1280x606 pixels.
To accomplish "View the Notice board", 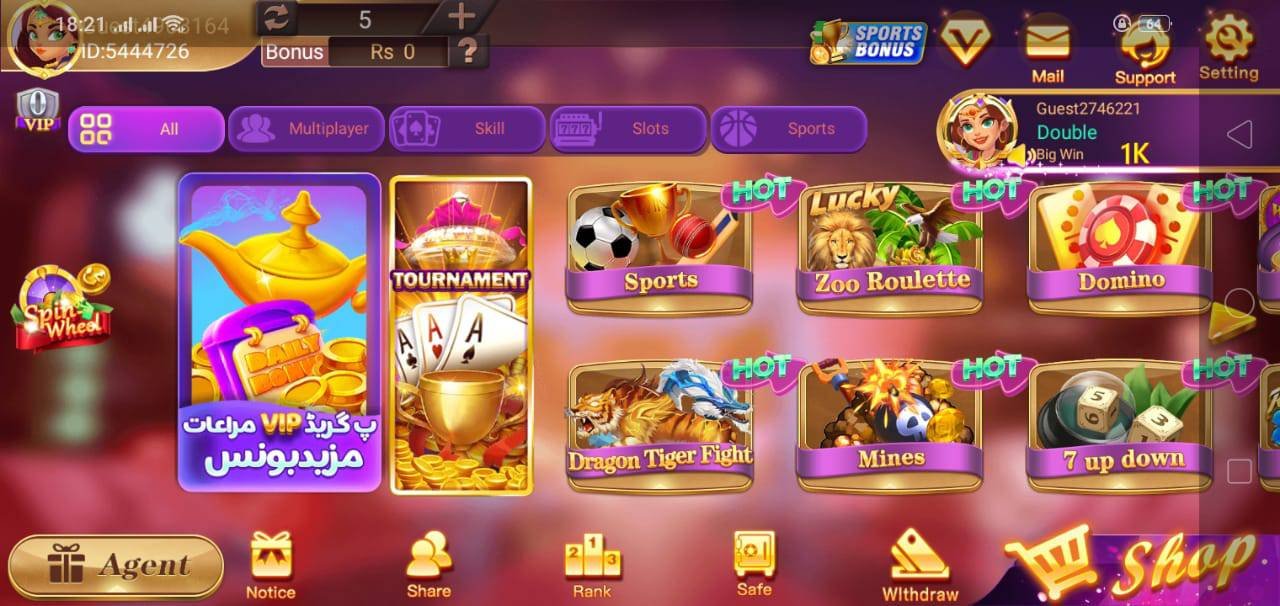I will pos(270,565).
